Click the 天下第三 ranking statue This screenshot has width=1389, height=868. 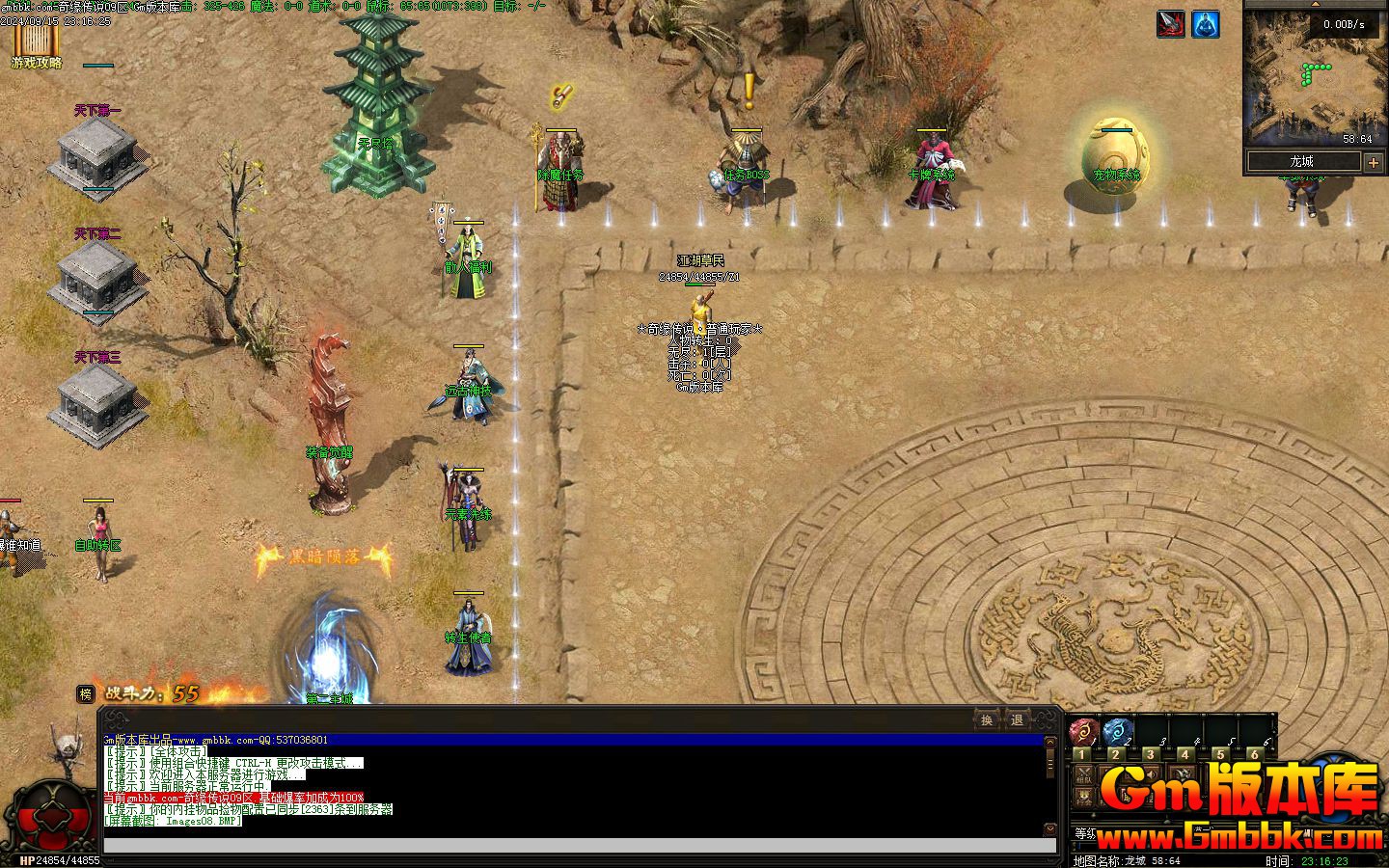(x=97, y=401)
